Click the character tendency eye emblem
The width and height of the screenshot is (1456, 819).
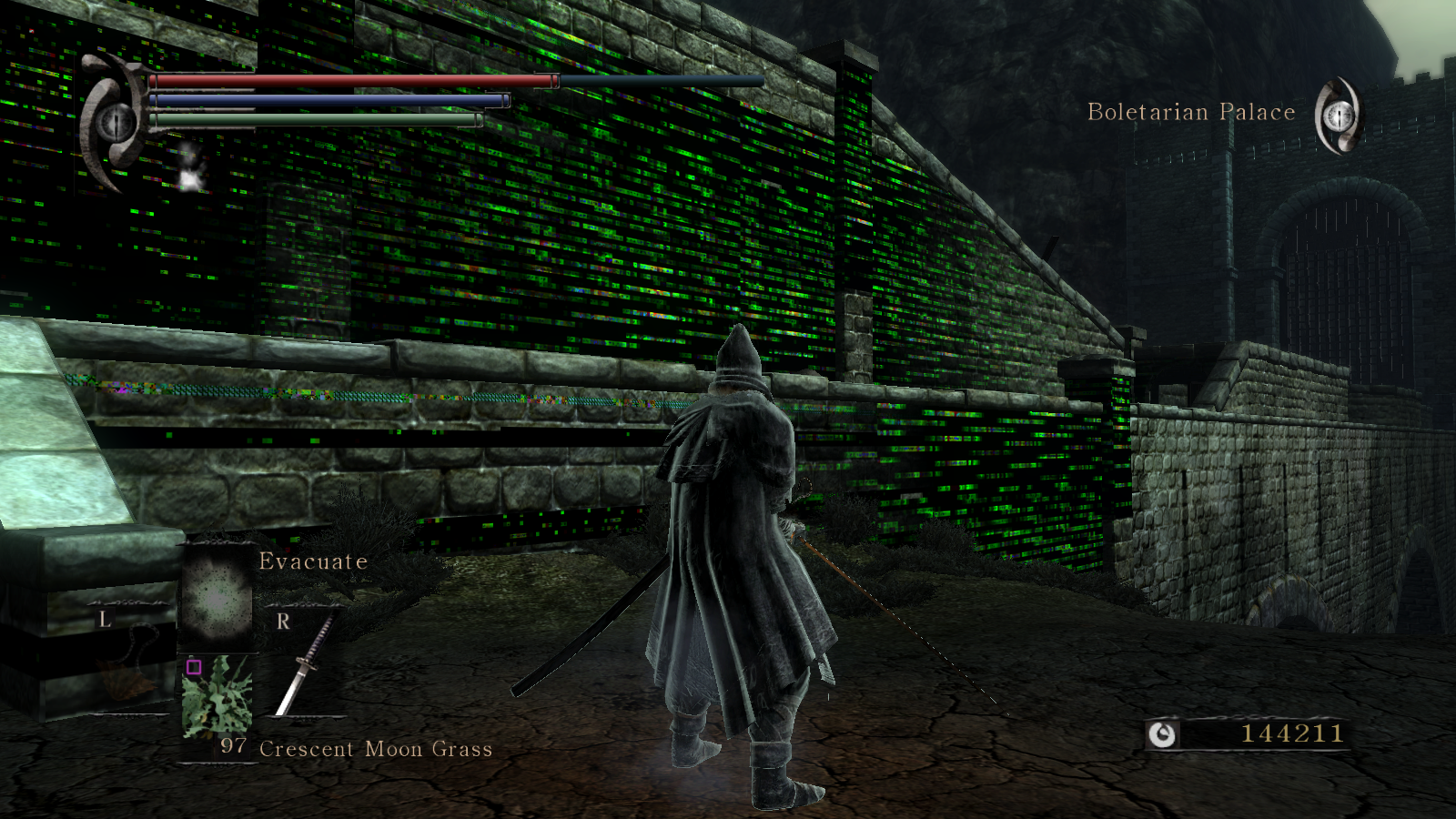[116, 121]
